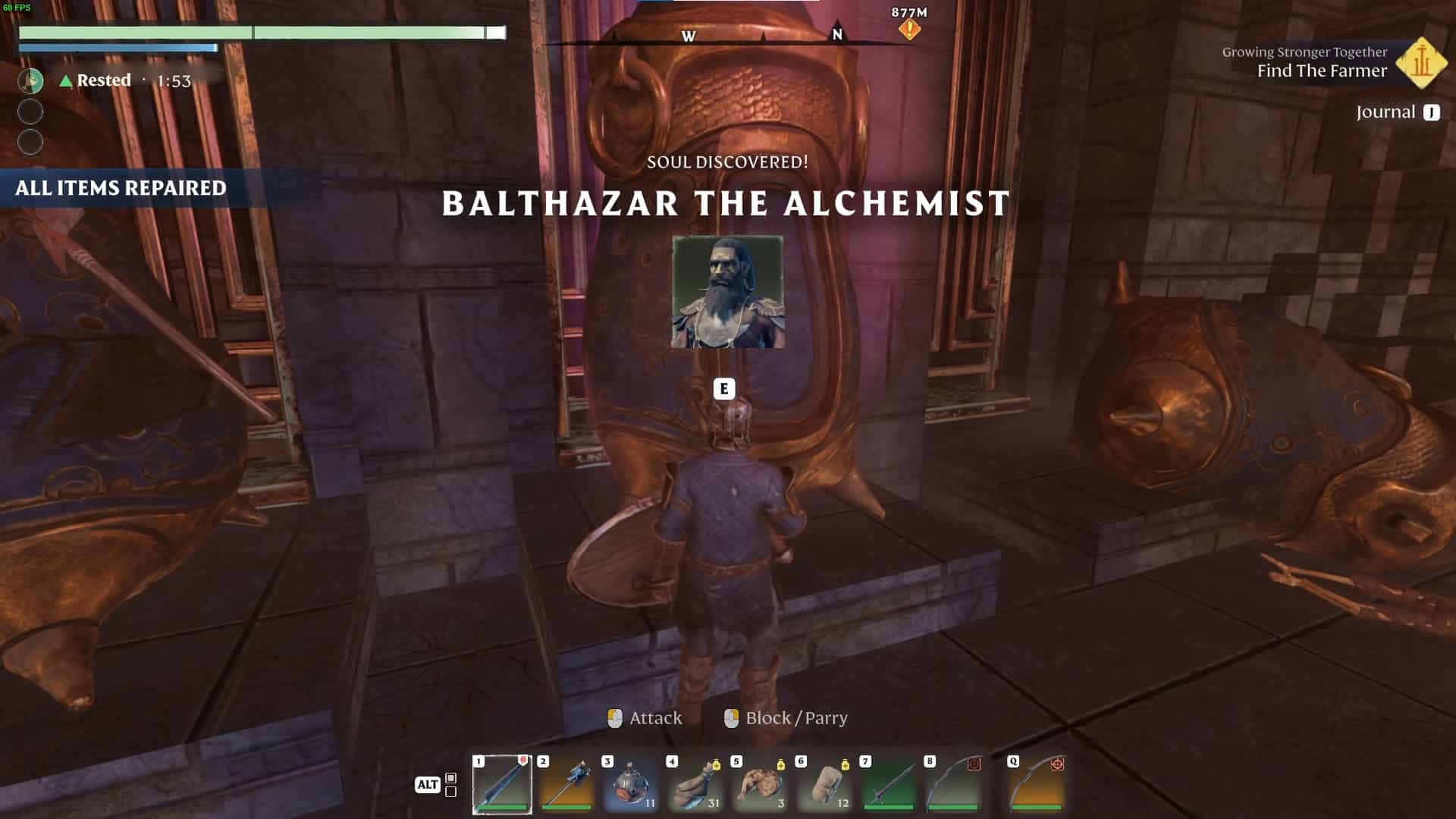Equip the bow in hotbar slot 8
Screen dimensions: 1456x819
click(x=953, y=784)
